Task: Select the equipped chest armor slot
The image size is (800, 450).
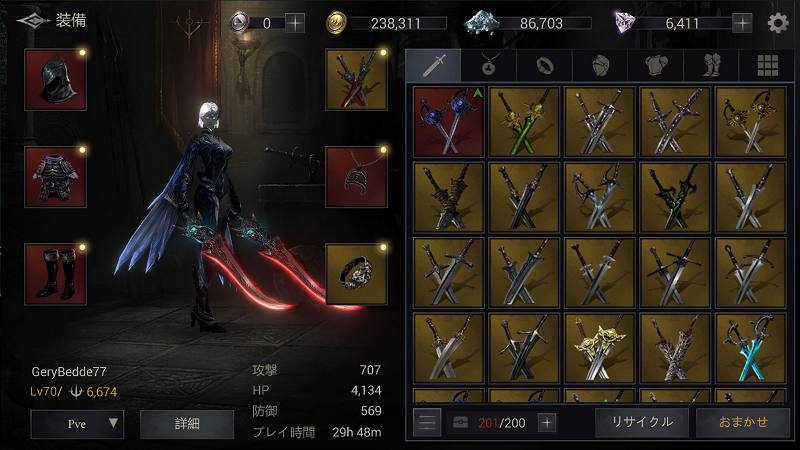Action: [x=55, y=177]
